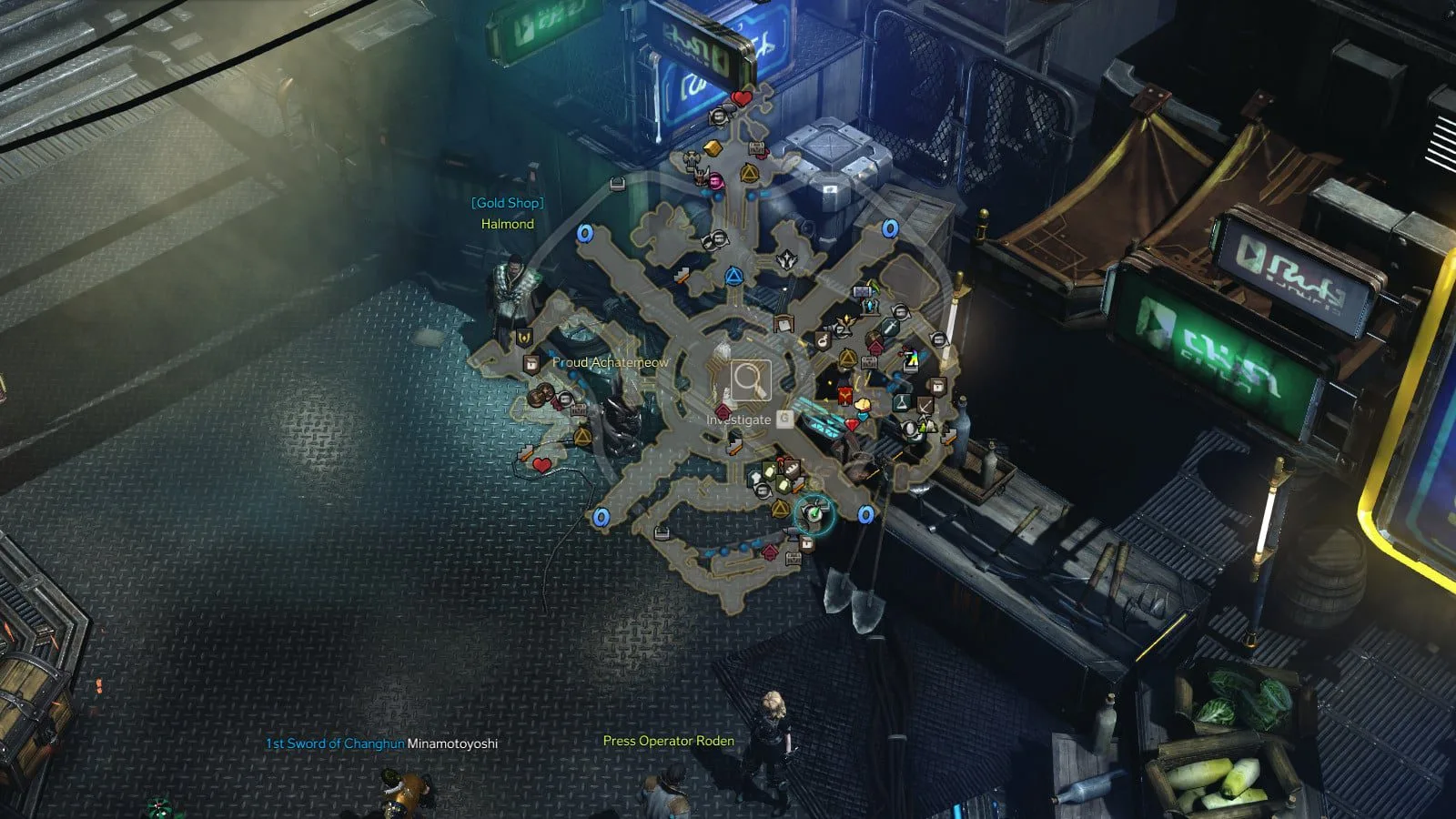This screenshot has height=819, width=1456.
Task: Click the gold cube map marker
Action: tap(713, 148)
